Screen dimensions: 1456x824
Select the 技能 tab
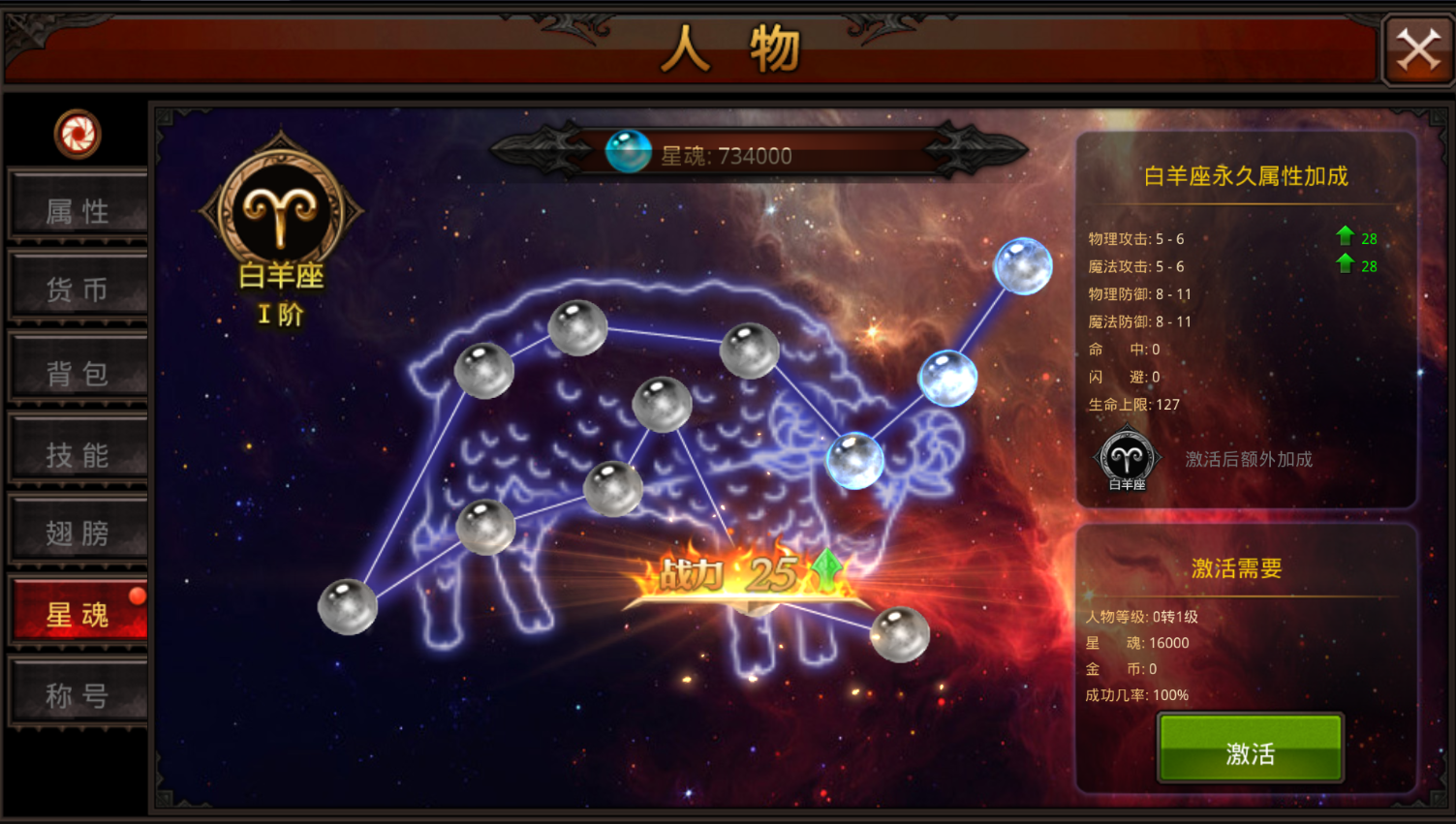77,453
